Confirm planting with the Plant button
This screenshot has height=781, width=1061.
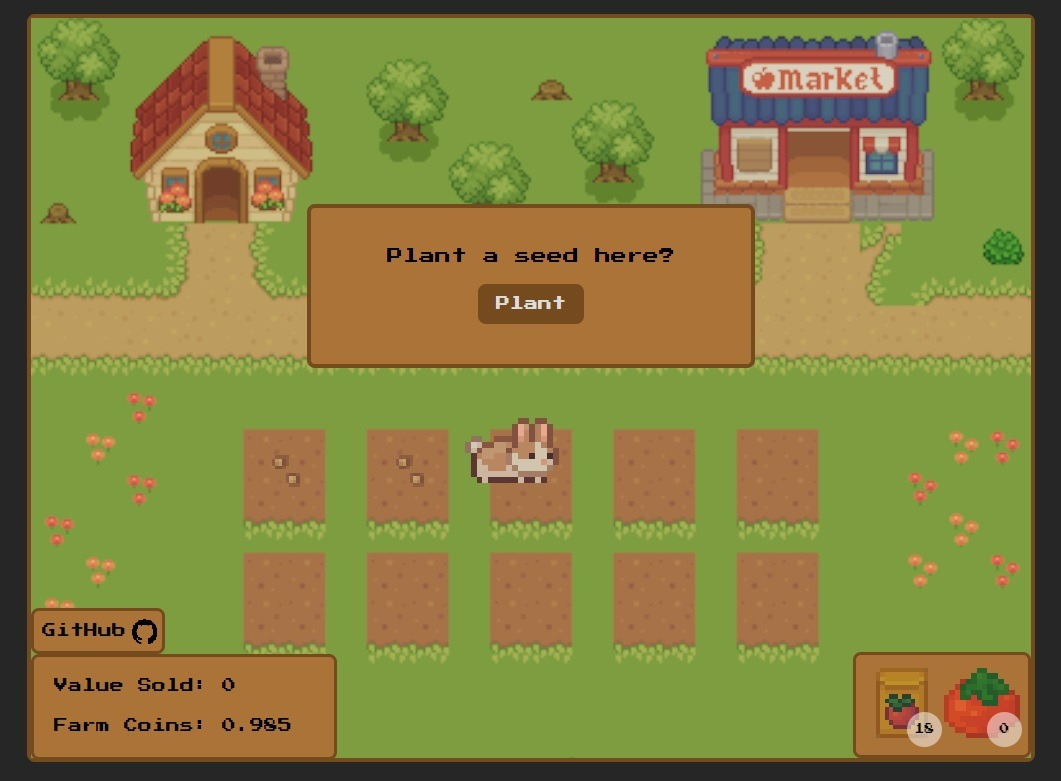pos(530,303)
